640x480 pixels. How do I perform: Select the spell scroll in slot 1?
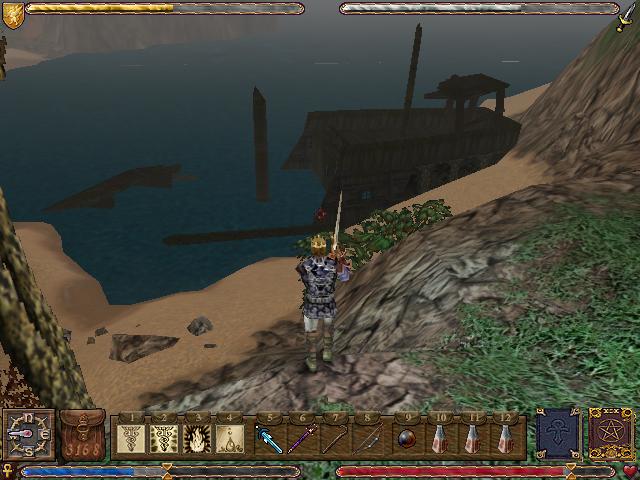[131, 437]
